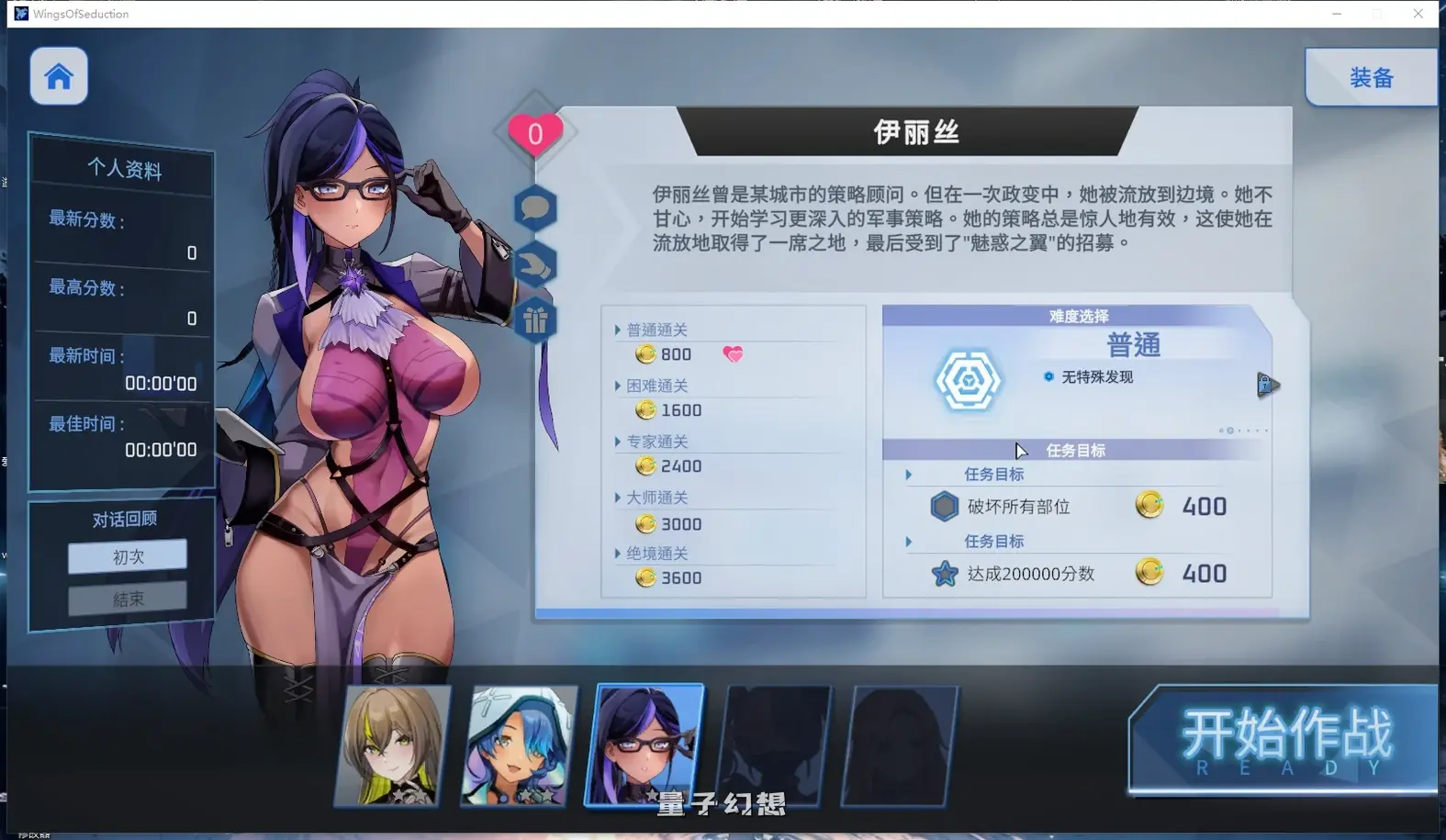Click the locked arrow next to 普通 difficulty
Viewport: 1446px width, 840px height.
[x=1268, y=386]
